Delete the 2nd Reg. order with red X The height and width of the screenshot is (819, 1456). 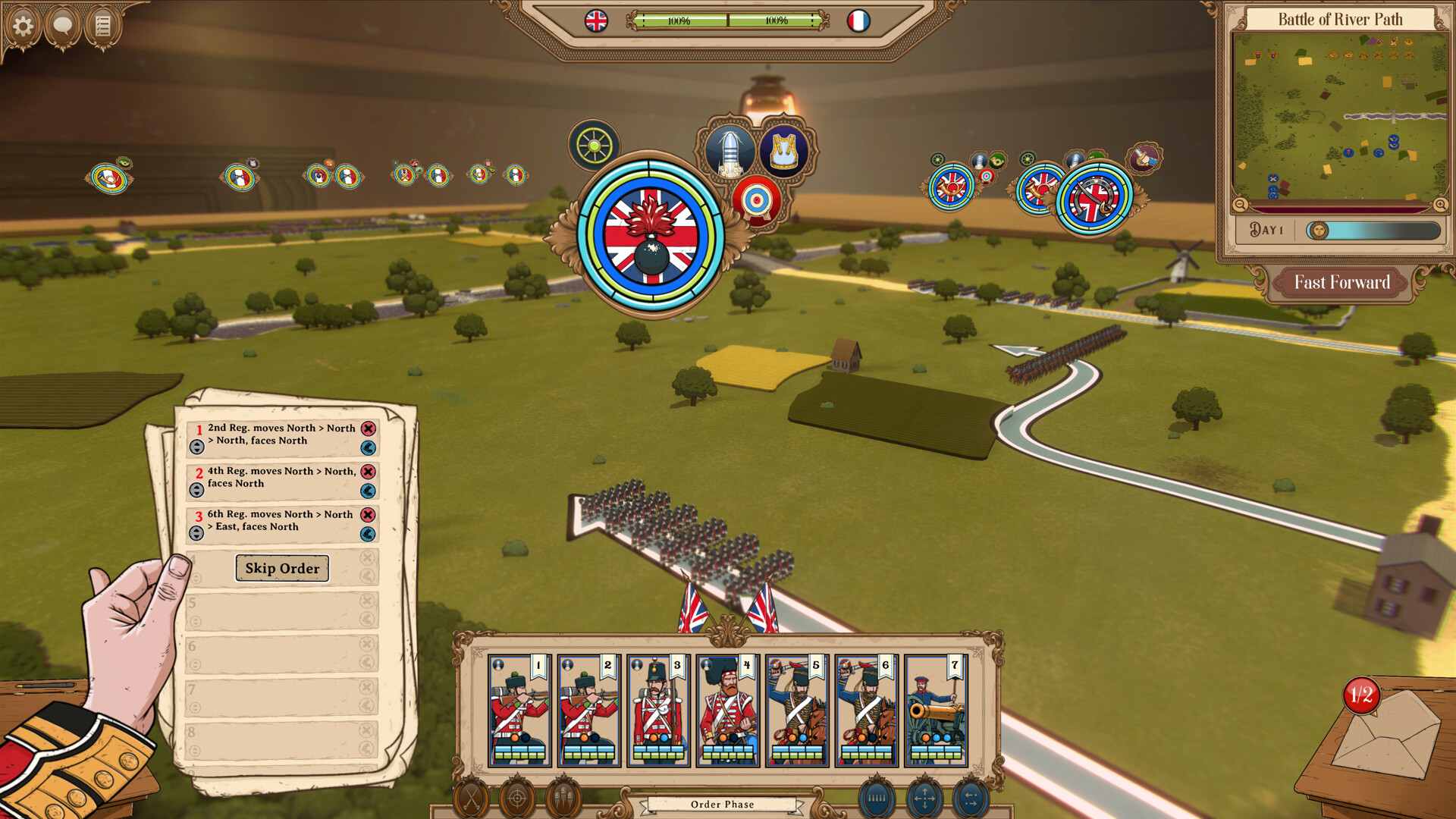[369, 428]
